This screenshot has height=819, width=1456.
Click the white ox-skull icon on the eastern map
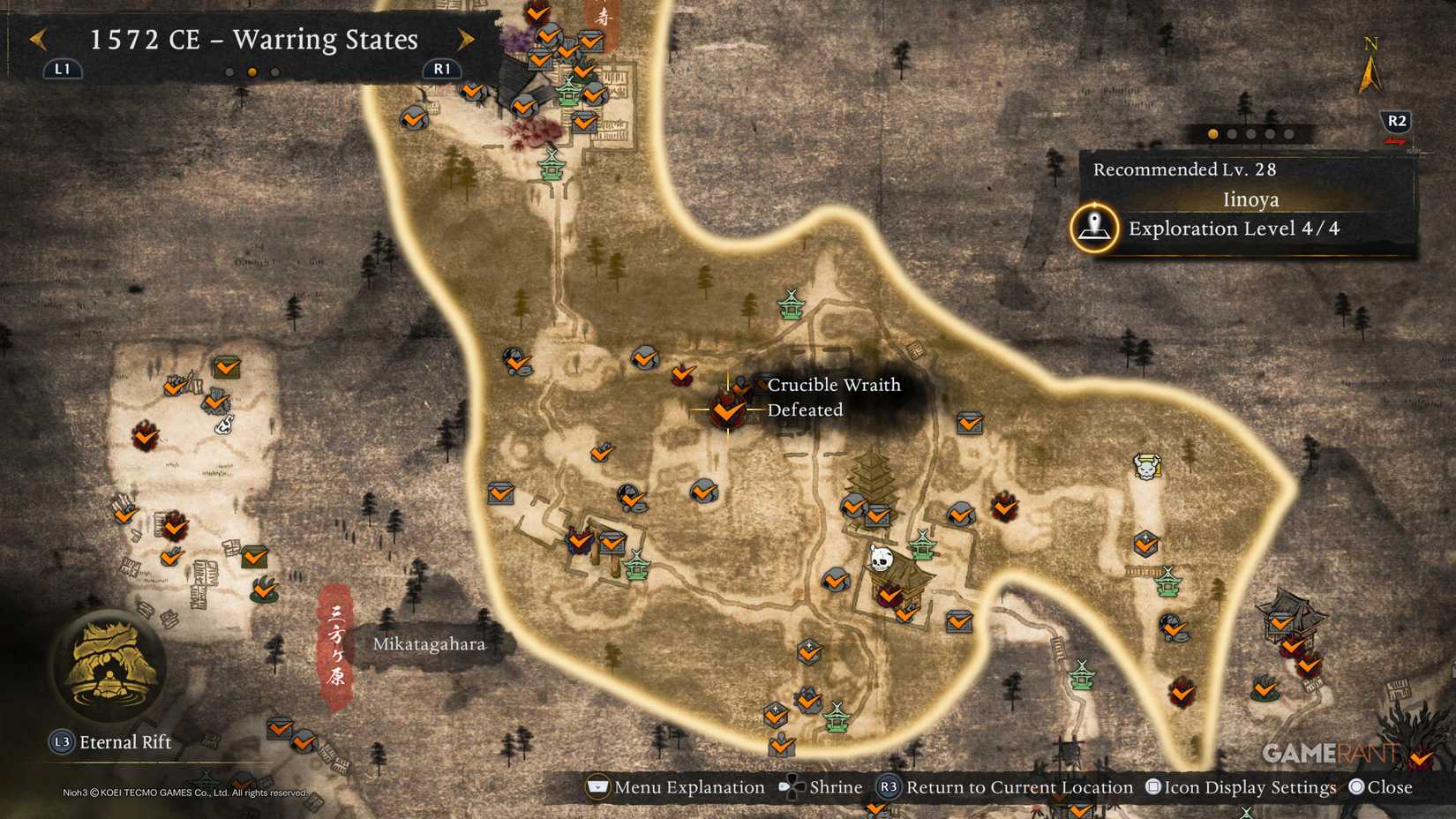coord(1145,468)
